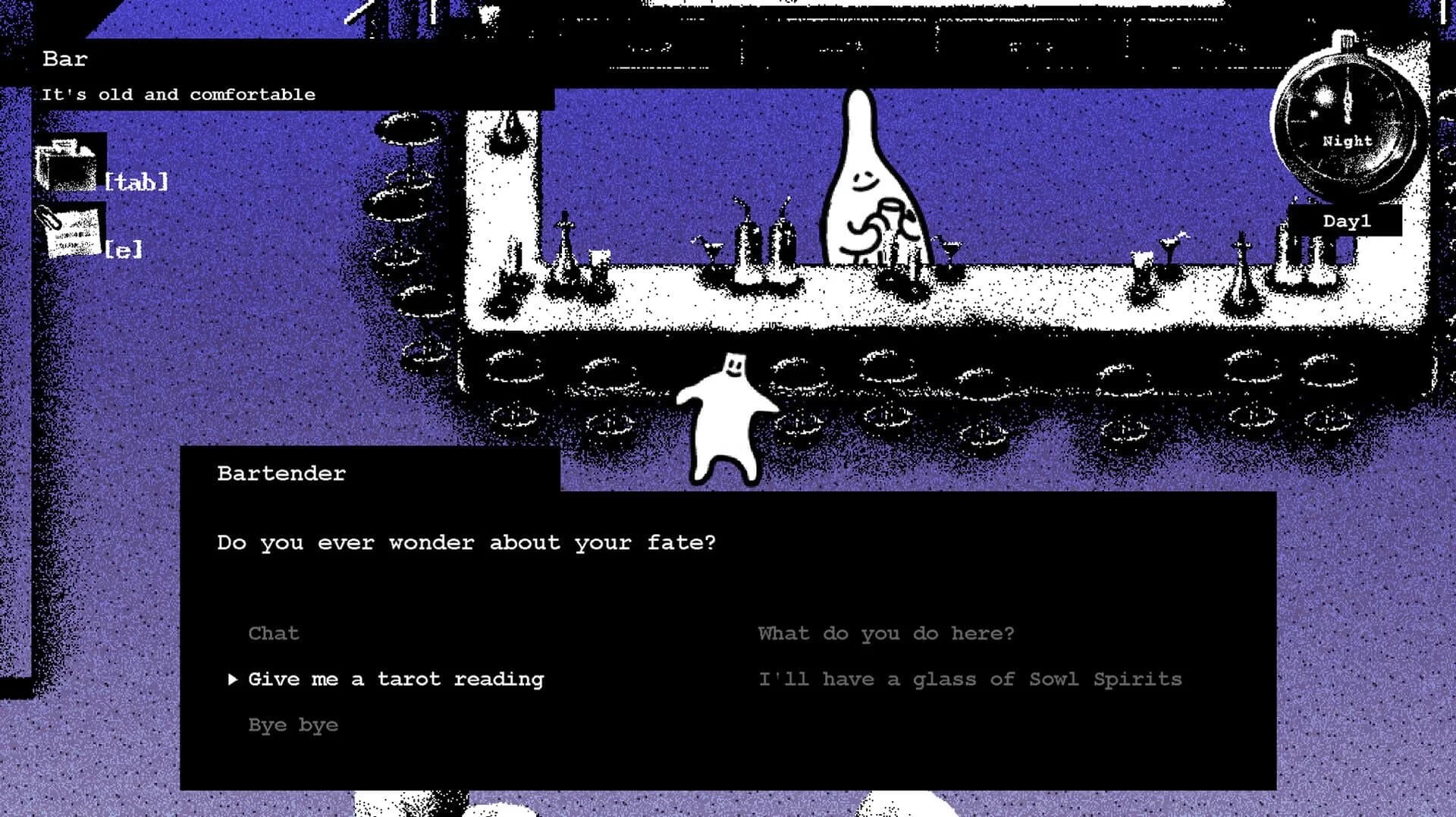Viewport: 1456px width, 817px height.
Task: Pick 'Bye bye' to end the conversation
Action: click(293, 724)
